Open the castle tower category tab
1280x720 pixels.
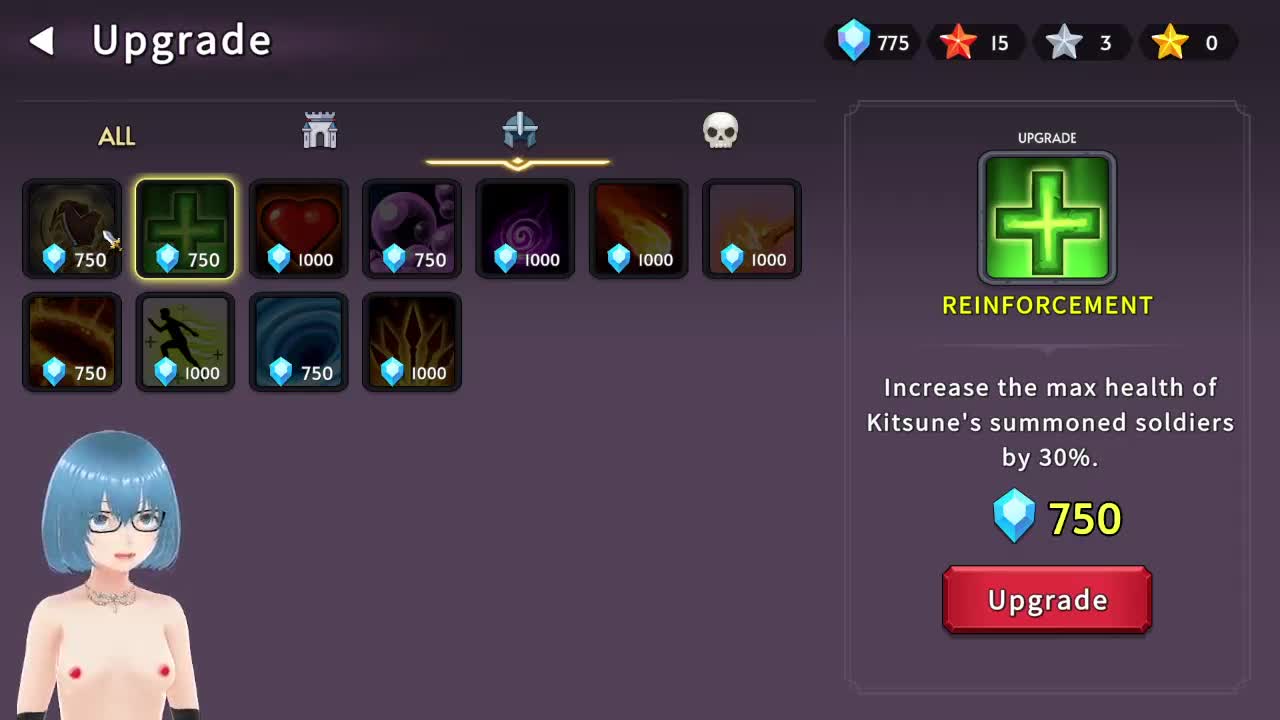click(x=320, y=131)
